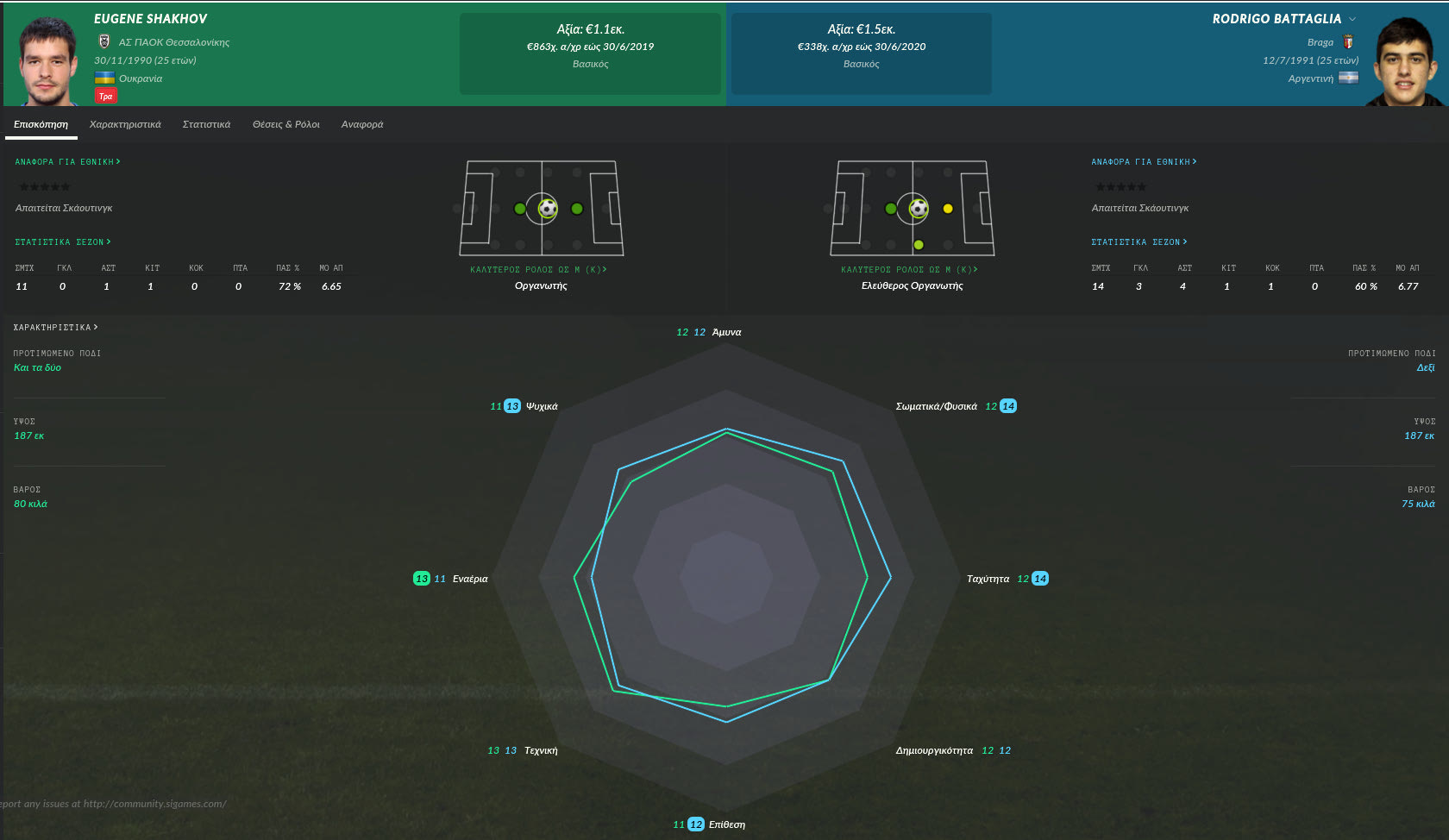Open the Χαρακτηριστικά tab

coord(125,124)
